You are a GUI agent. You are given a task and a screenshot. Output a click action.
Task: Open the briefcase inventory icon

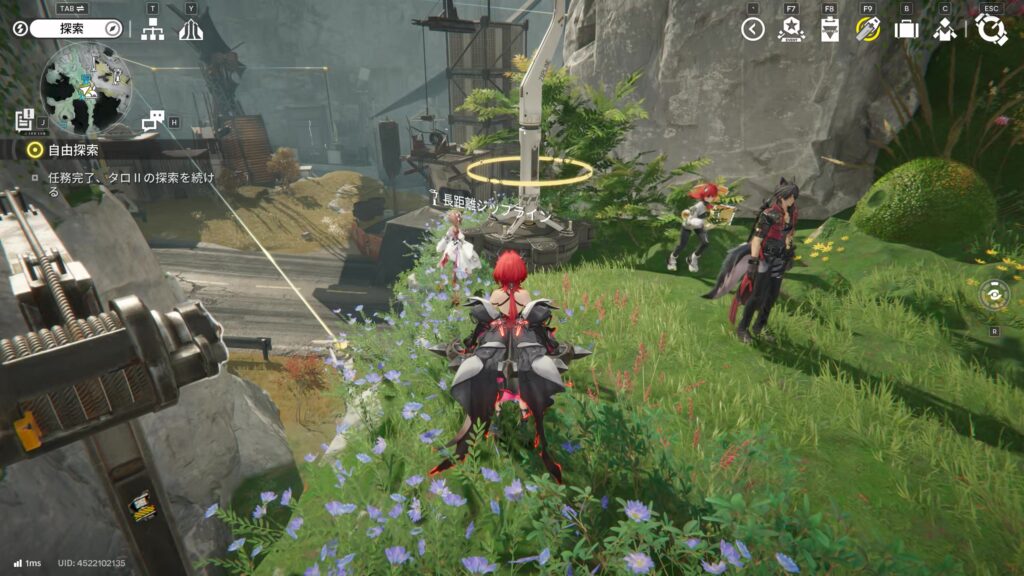coord(906,29)
